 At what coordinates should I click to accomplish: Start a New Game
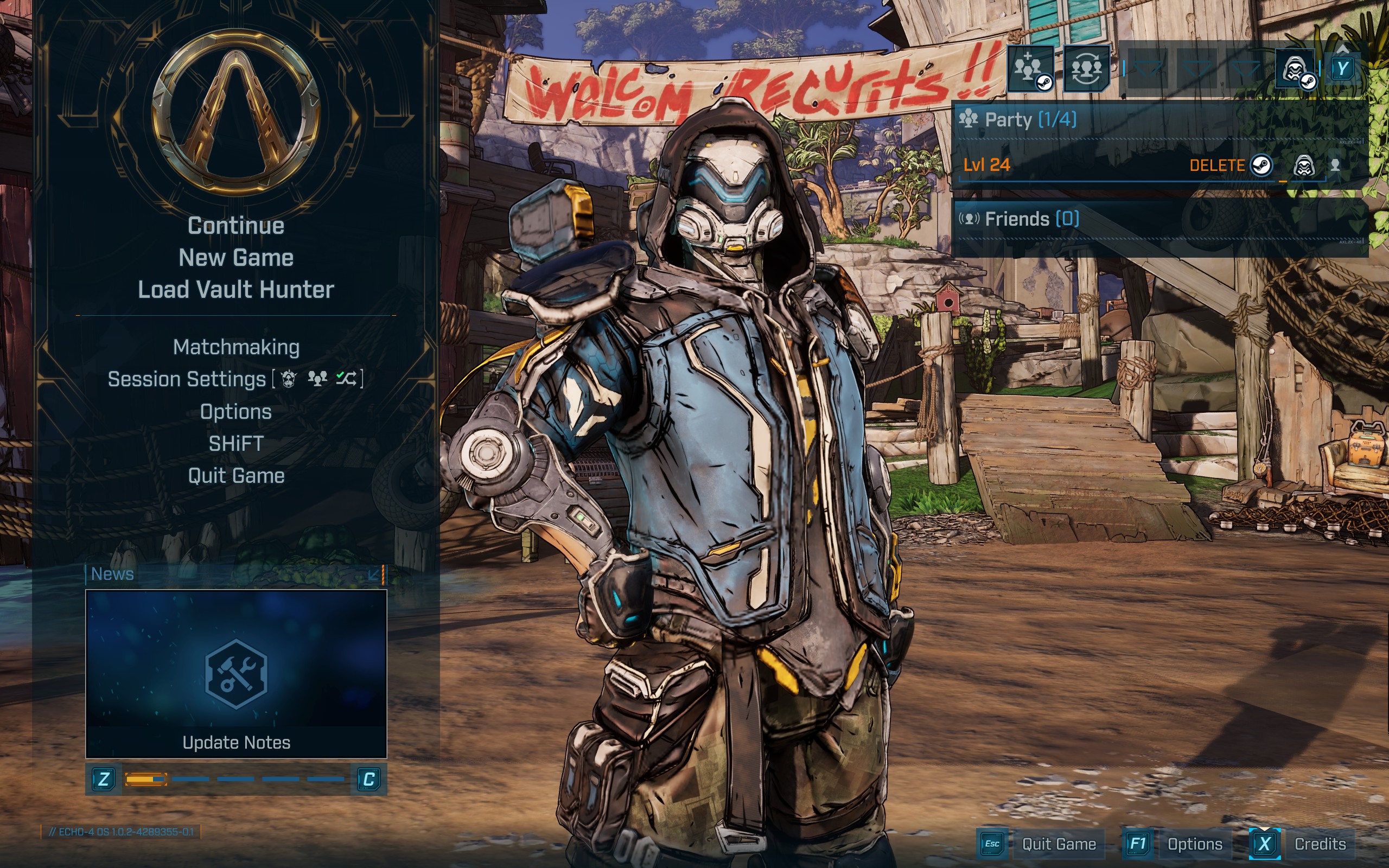[236, 258]
